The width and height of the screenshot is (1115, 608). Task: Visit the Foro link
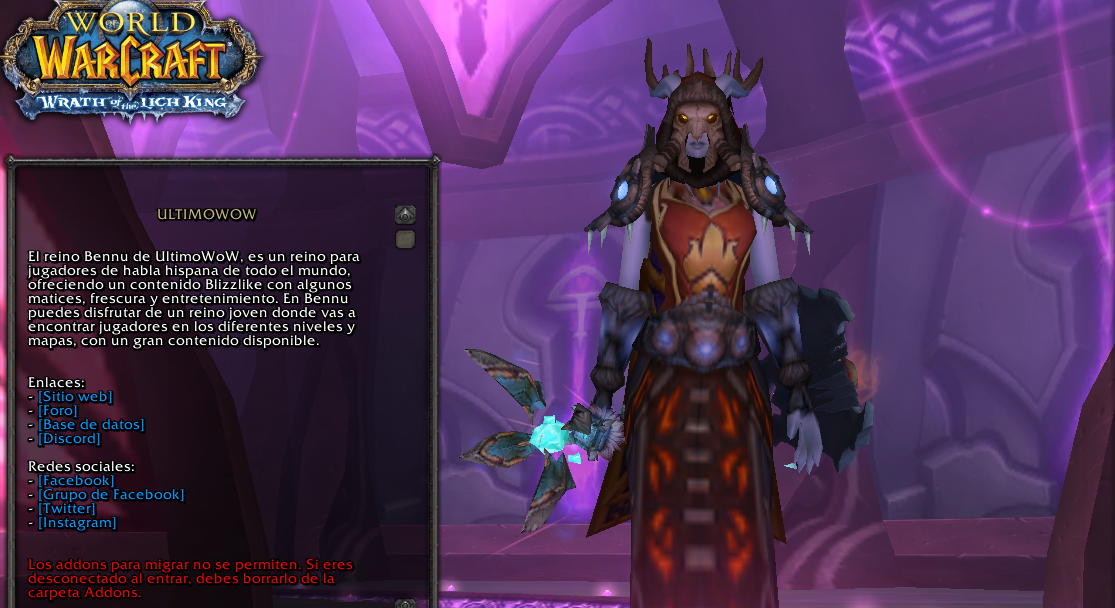[x=58, y=411]
